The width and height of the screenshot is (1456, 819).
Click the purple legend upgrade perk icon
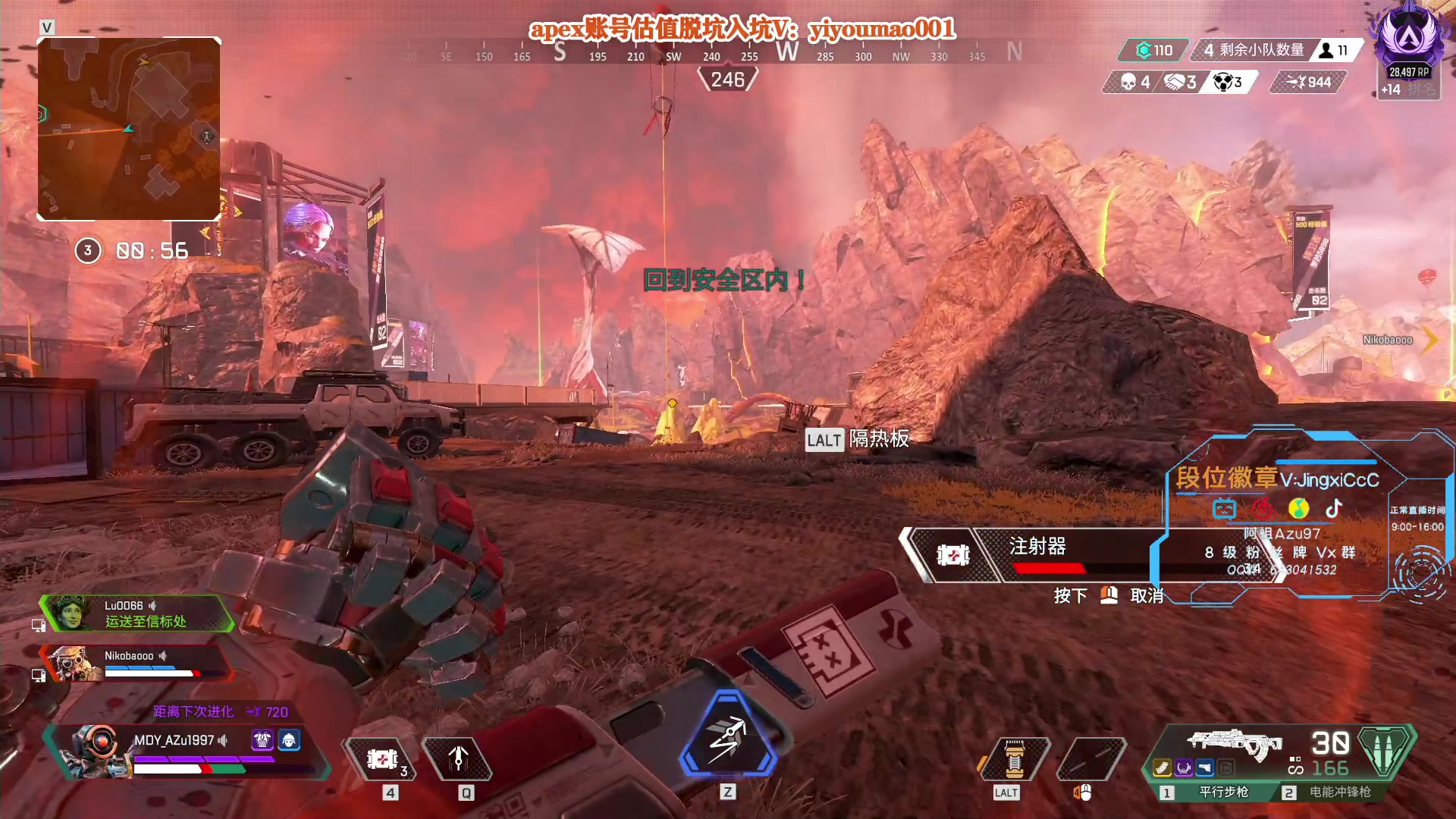tap(262, 740)
